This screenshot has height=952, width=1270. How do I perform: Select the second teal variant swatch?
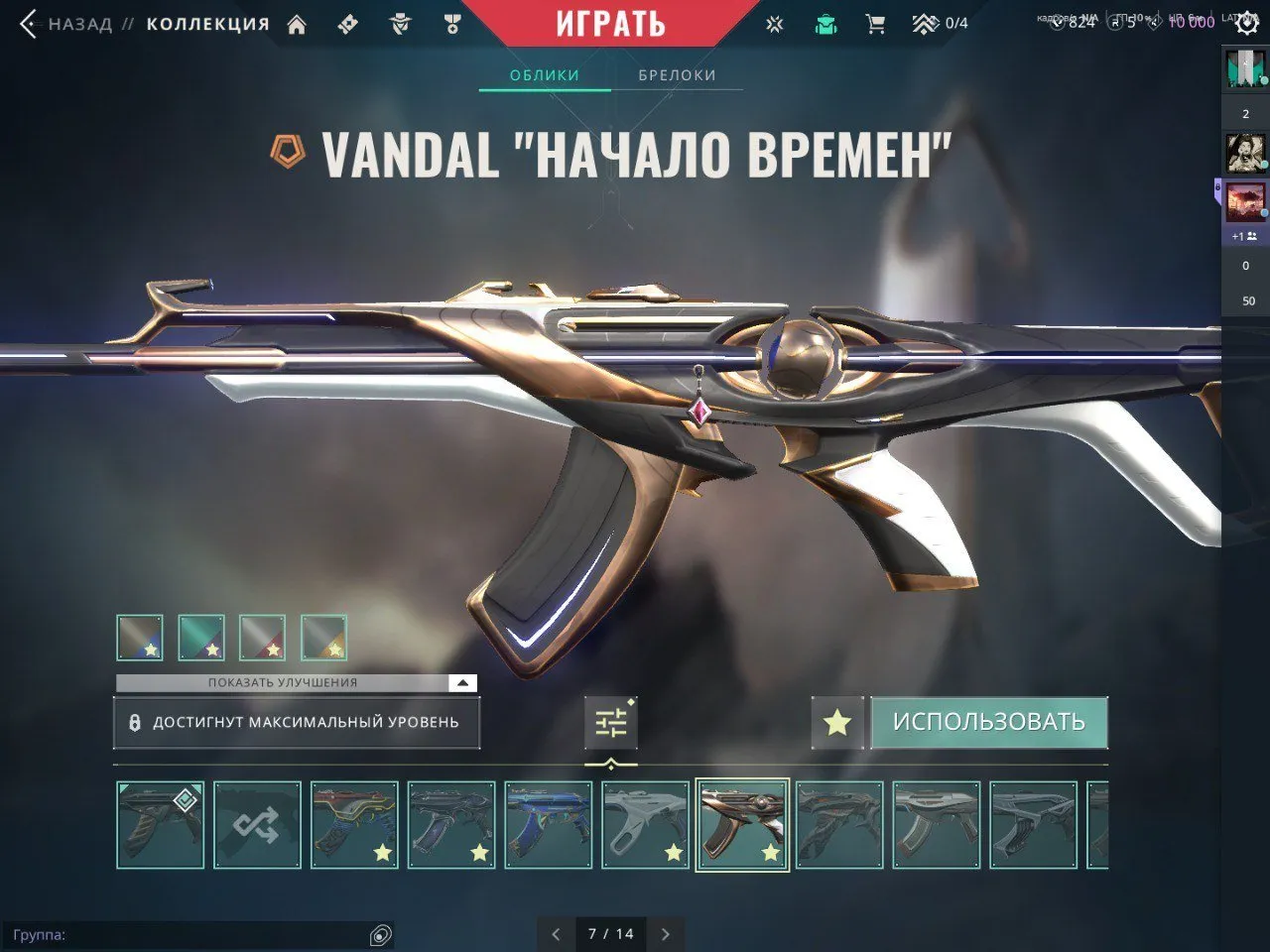pyautogui.click(x=203, y=638)
